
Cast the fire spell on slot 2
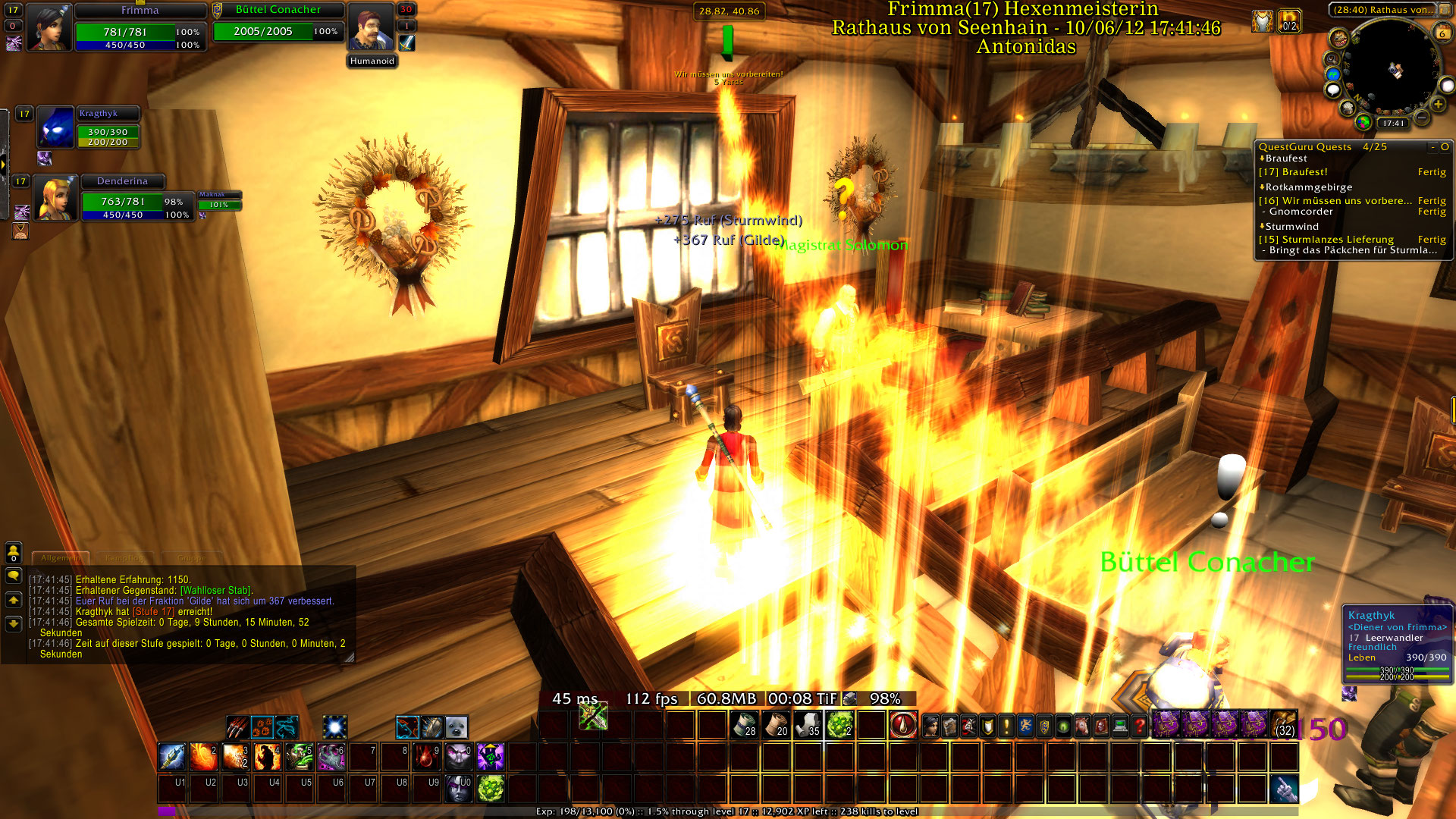pyautogui.click(x=204, y=757)
